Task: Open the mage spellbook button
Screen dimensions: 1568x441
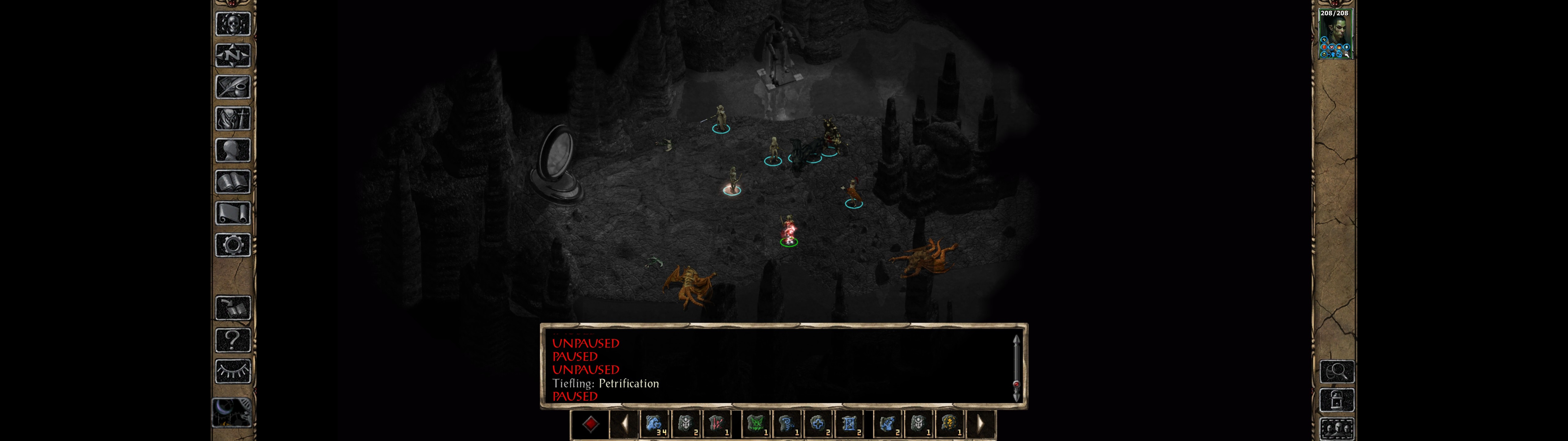Action: (x=233, y=182)
